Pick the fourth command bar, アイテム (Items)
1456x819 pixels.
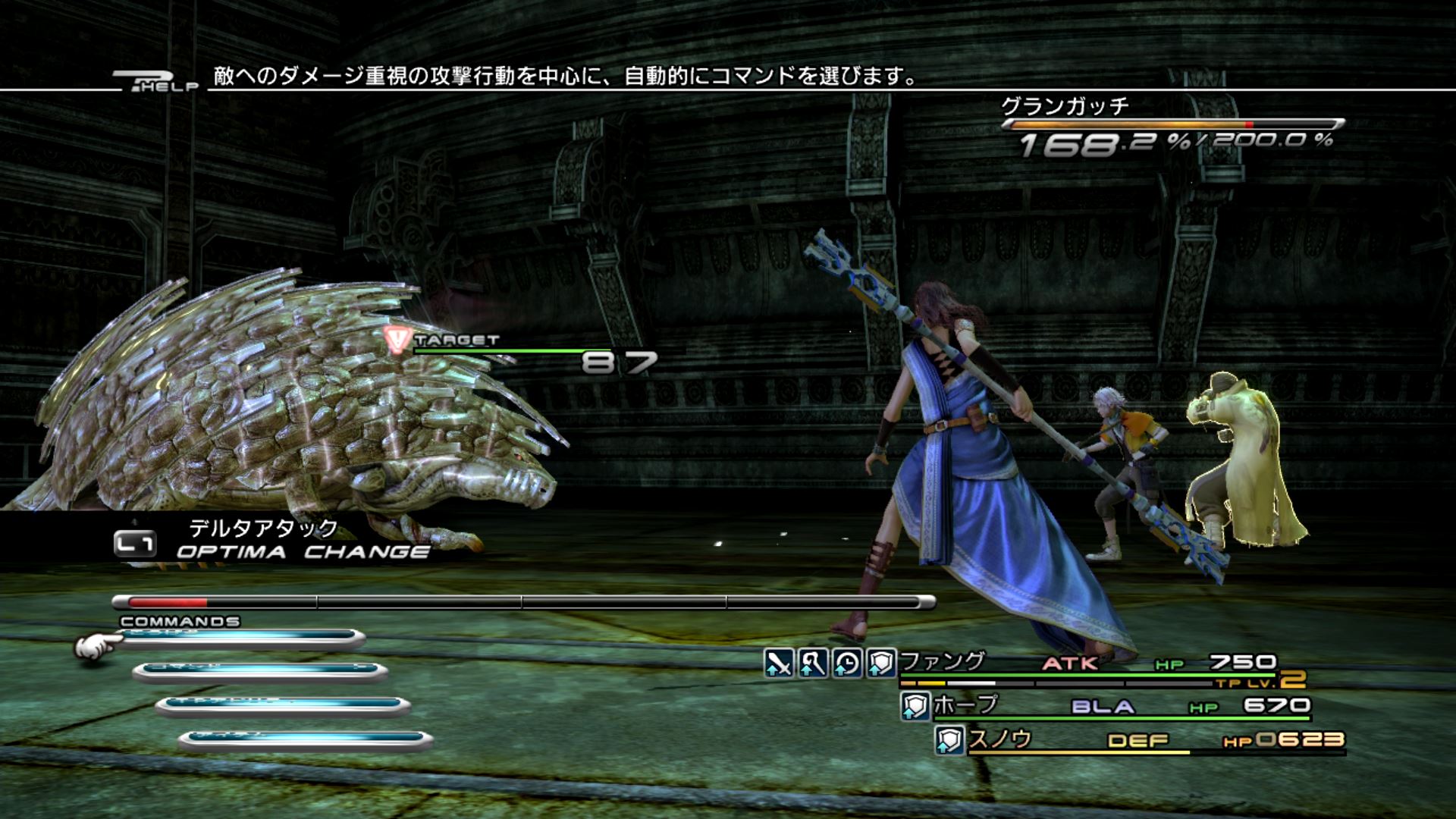306,739
